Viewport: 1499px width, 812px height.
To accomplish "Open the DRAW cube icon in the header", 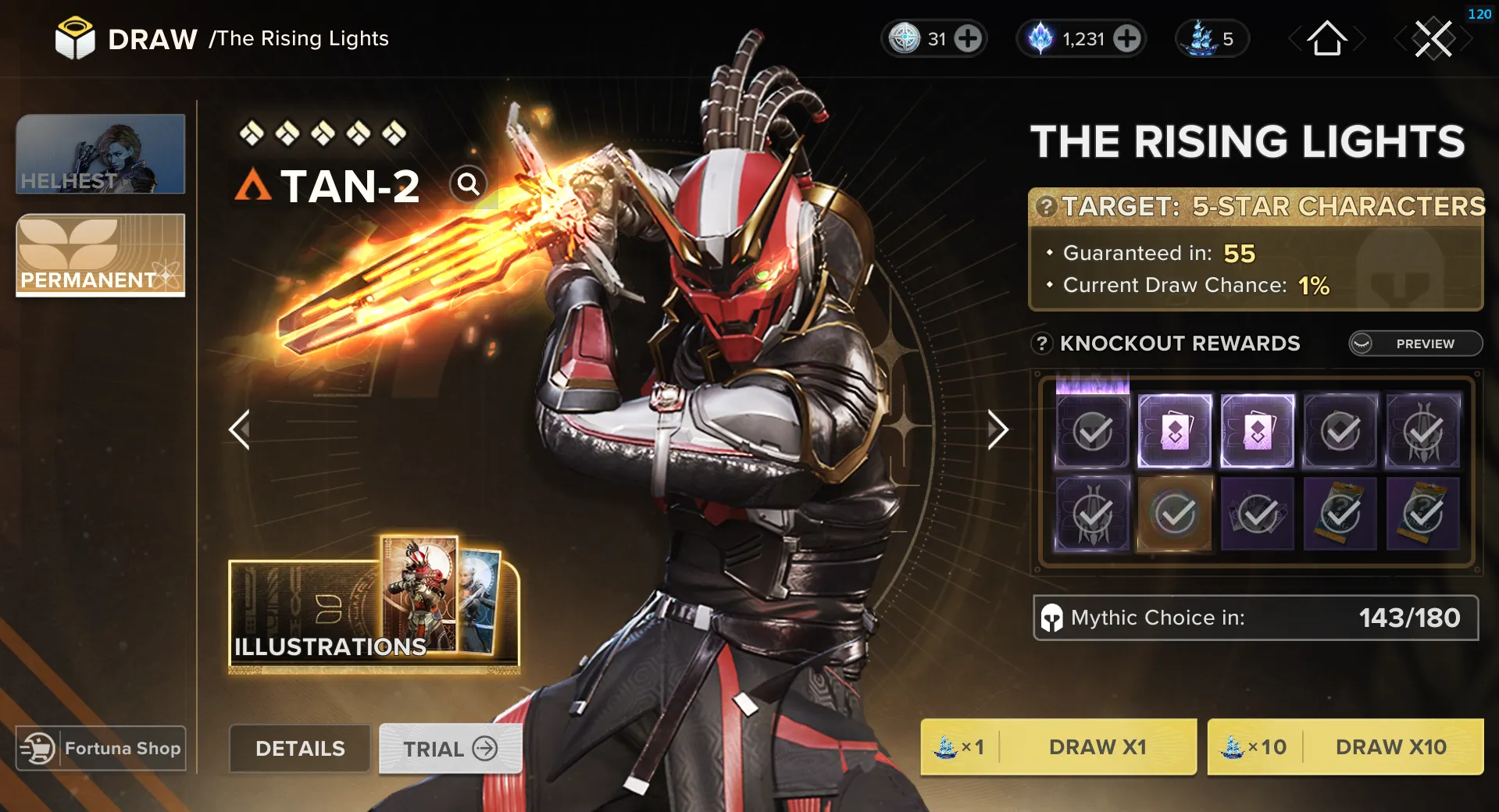I will tap(74, 38).
